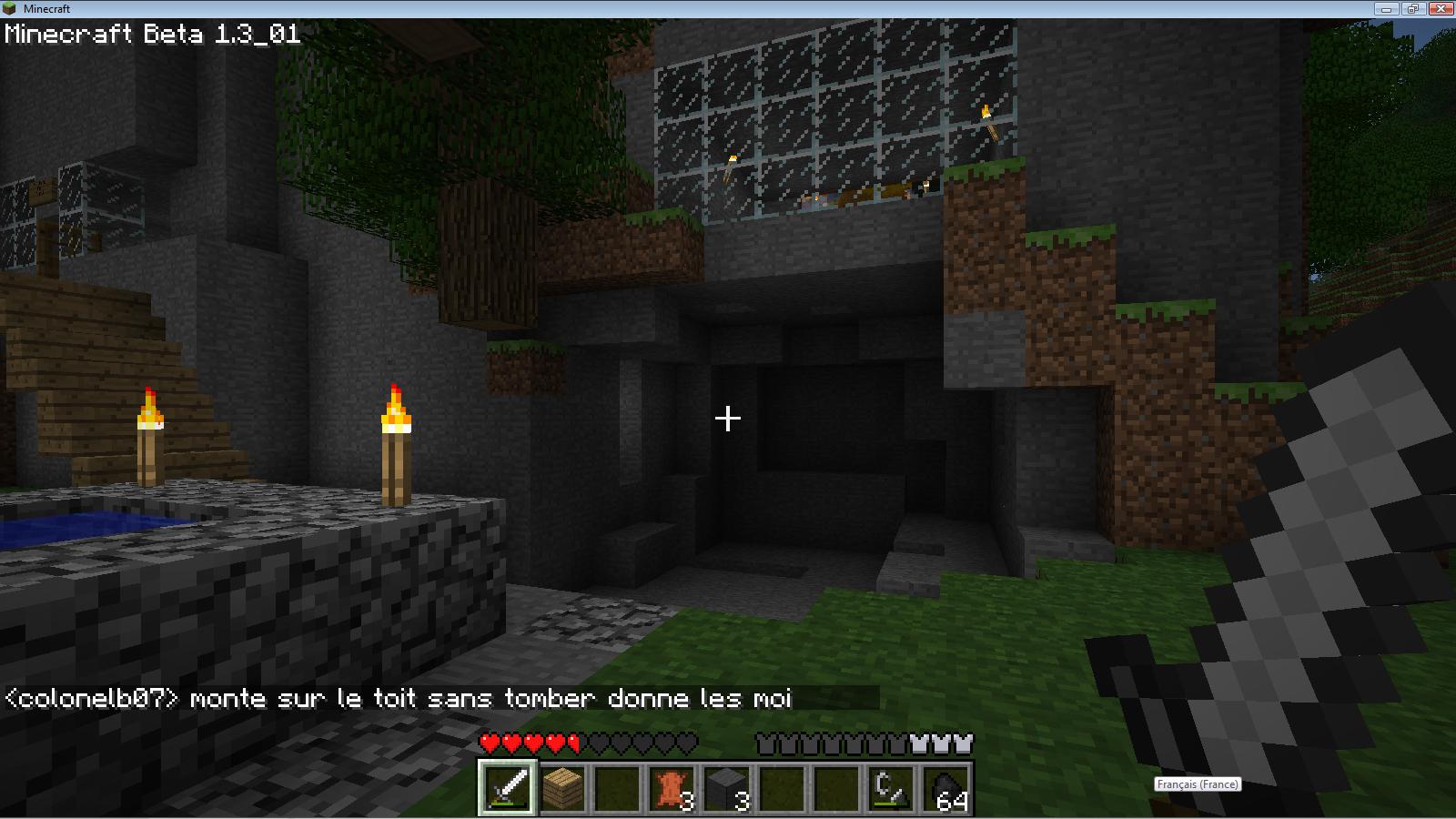Choose the wooden planks hotbar slot

562,787
